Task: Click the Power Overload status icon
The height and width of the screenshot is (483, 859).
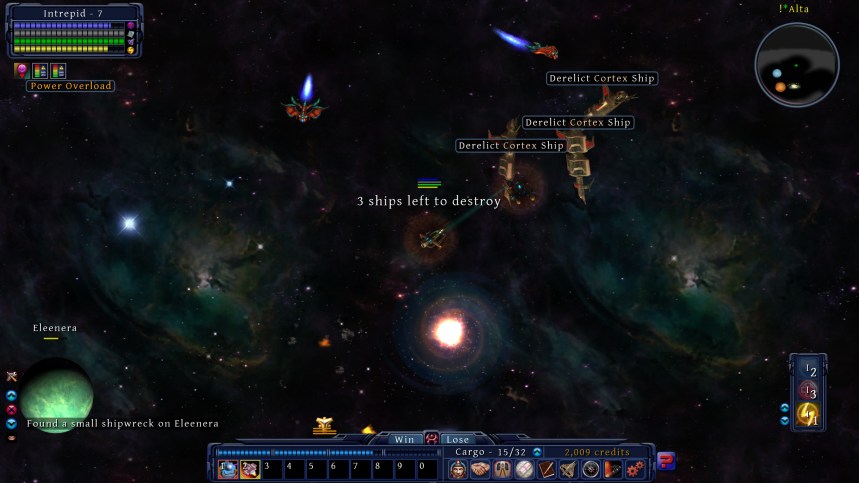Action: pyautogui.click(x=21, y=70)
